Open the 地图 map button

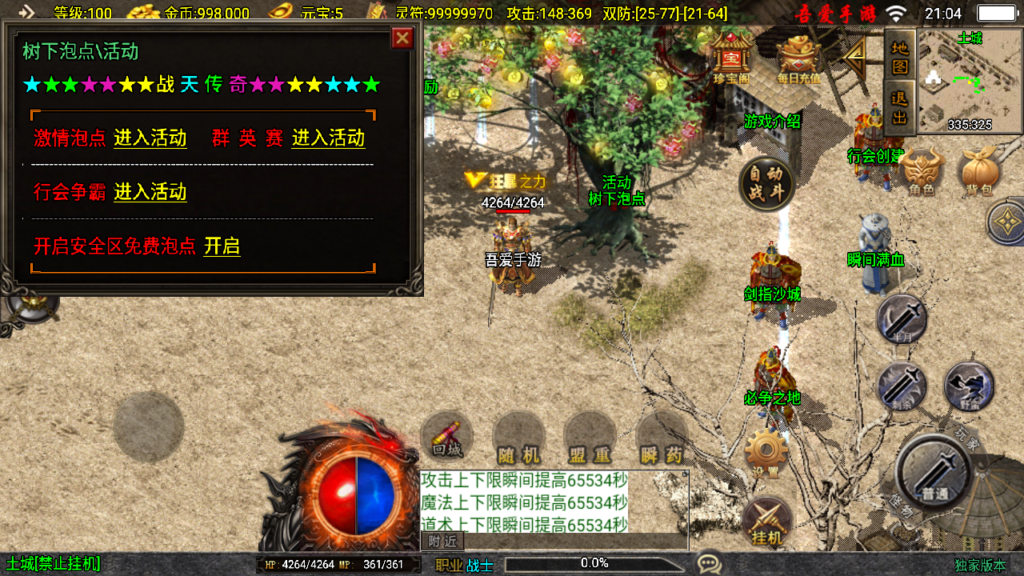pyautogui.click(x=900, y=54)
